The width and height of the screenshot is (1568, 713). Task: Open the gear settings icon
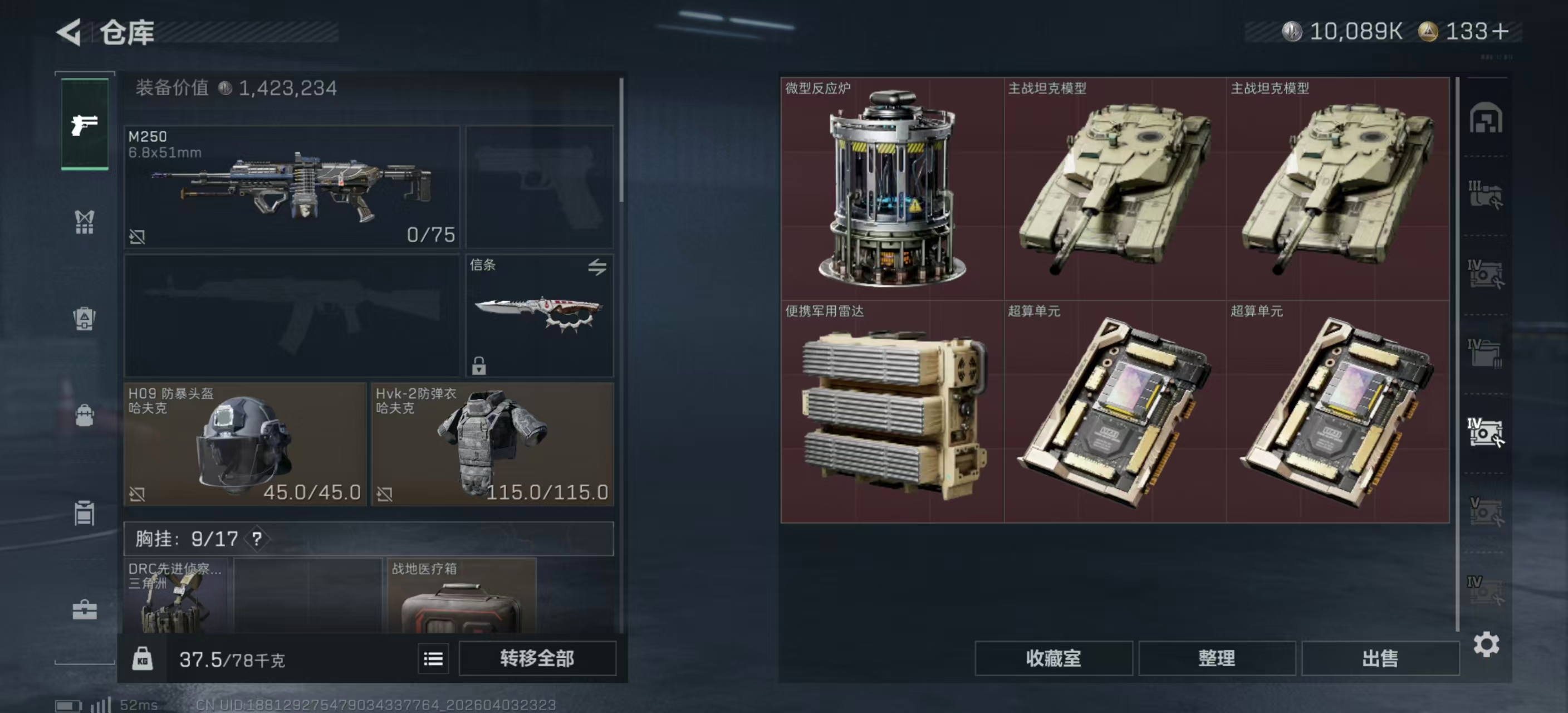tap(1486, 644)
